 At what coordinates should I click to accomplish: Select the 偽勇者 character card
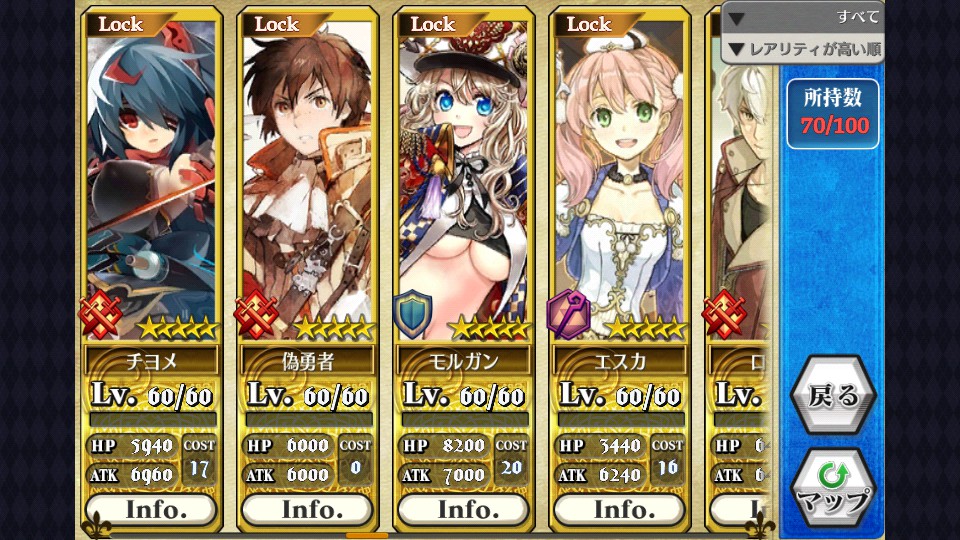click(306, 180)
